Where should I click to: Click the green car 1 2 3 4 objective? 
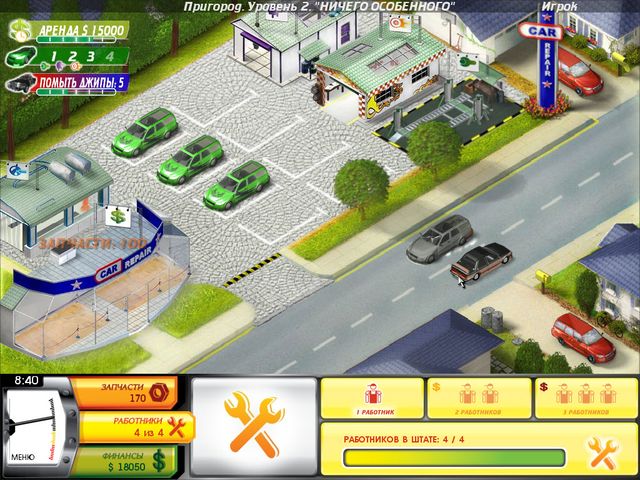(x=68, y=57)
